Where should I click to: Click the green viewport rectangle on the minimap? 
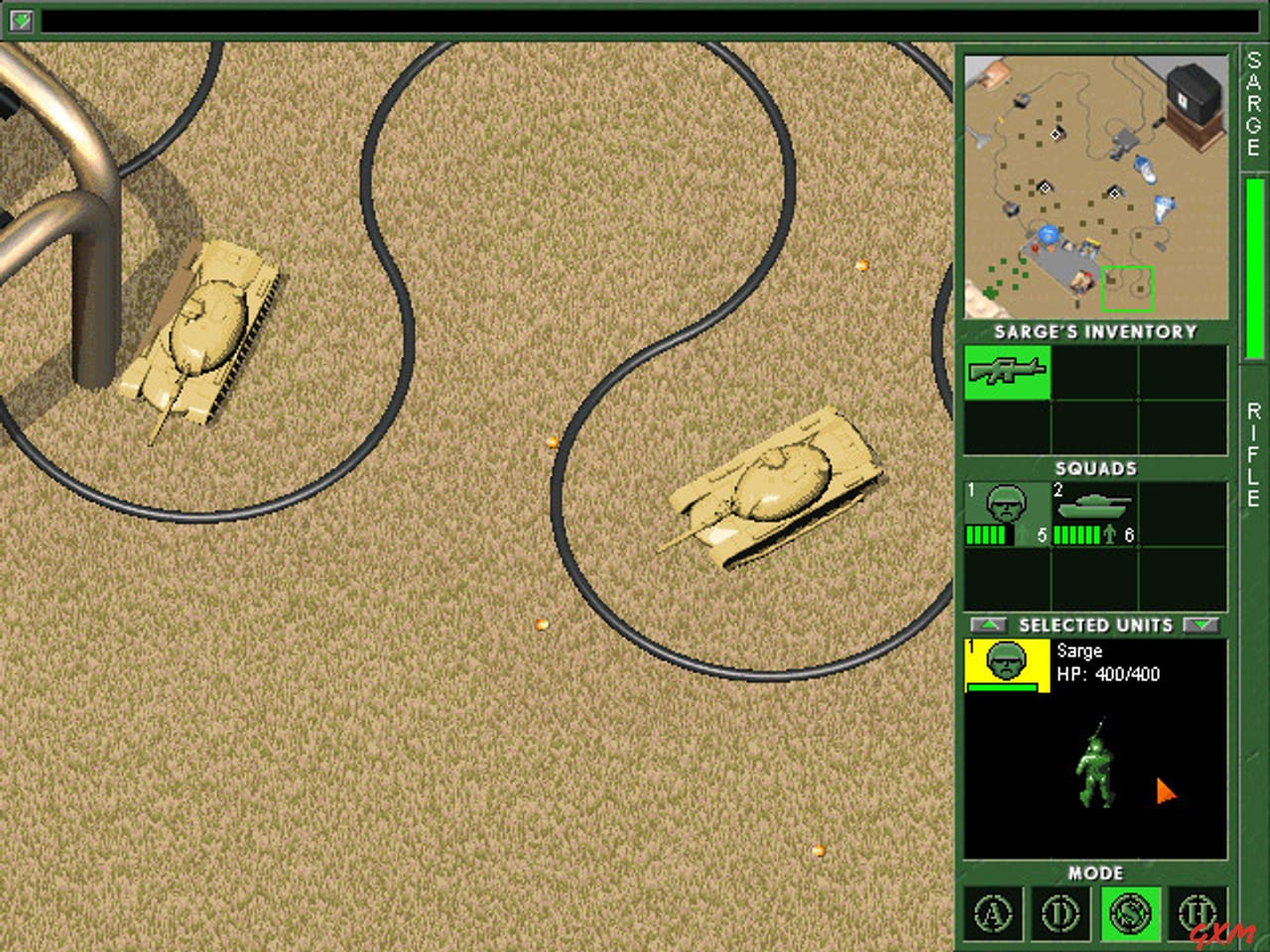1127,288
